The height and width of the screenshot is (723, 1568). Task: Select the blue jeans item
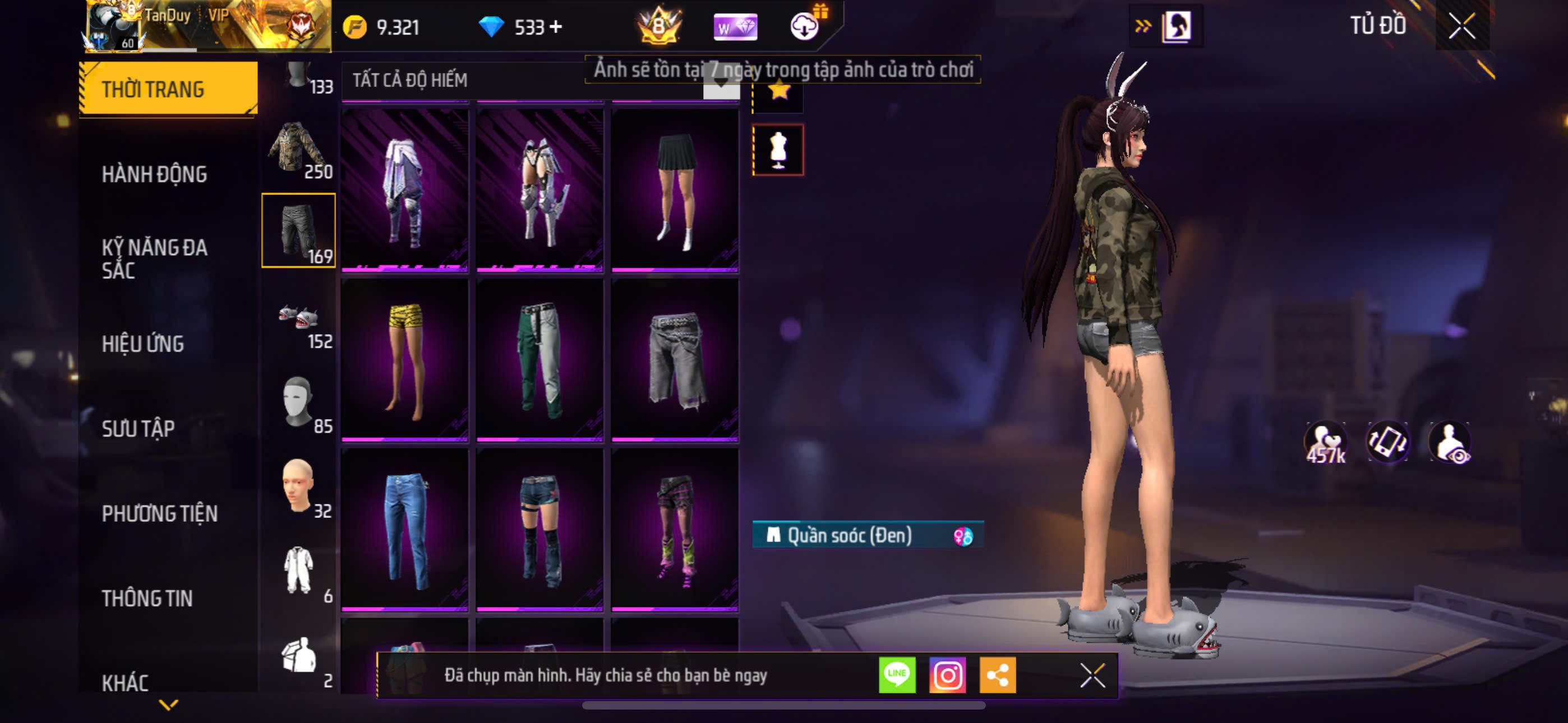click(x=405, y=529)
